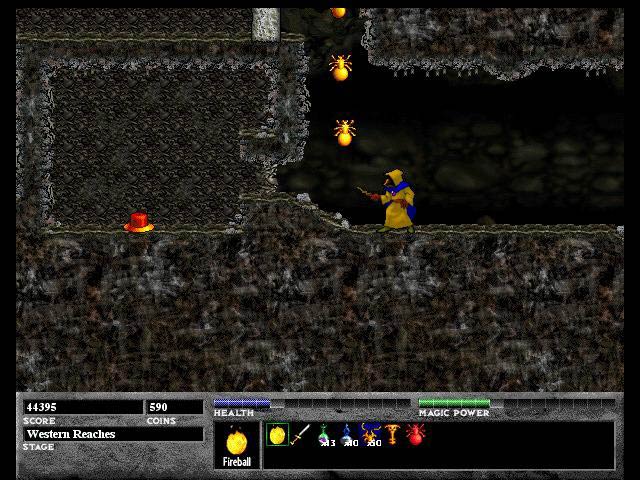Screen dimensions: 640x480
Task: Select the sword weapon slot
Action: (x=300, y=435)
